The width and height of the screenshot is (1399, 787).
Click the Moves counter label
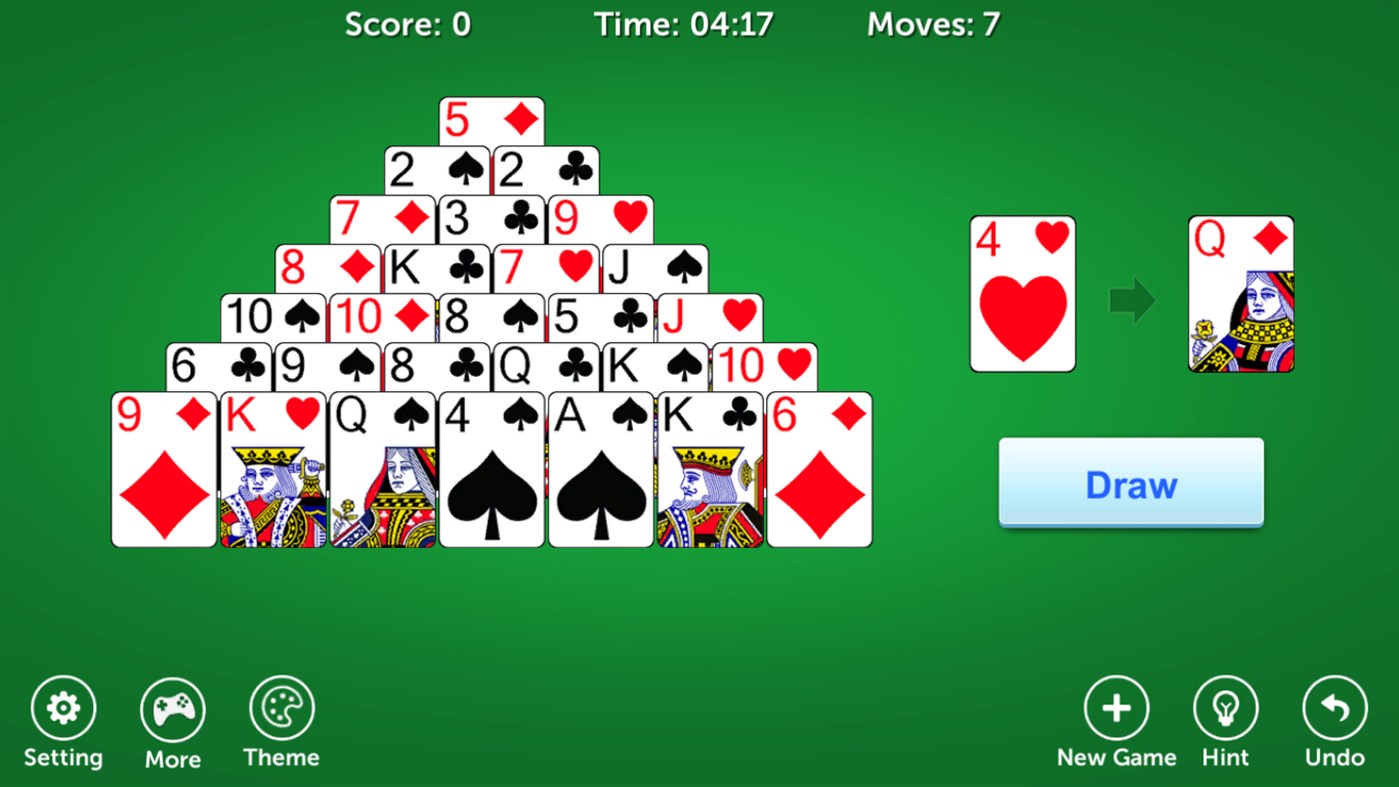932,24
